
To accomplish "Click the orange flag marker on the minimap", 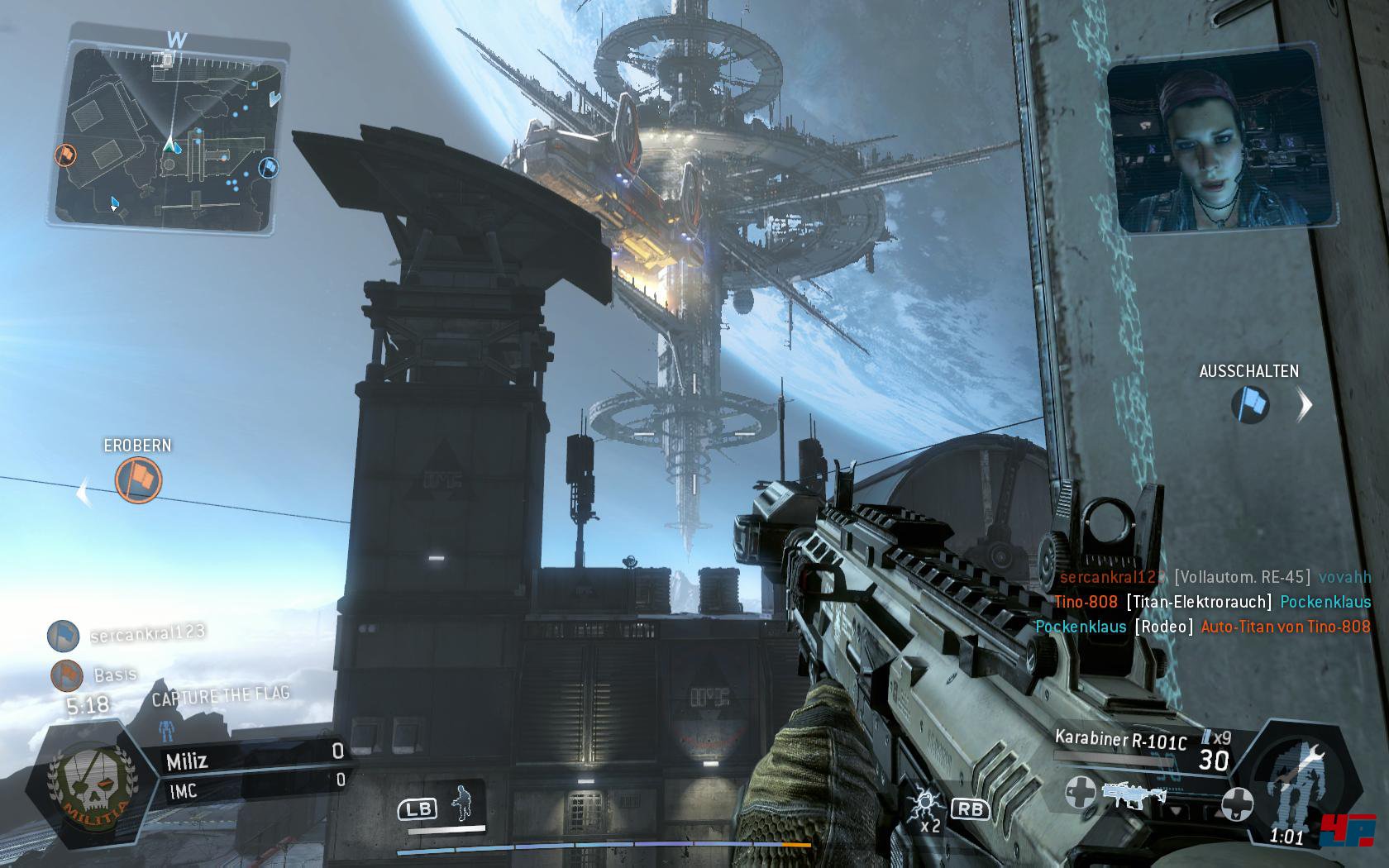I will tap(65, 155).
